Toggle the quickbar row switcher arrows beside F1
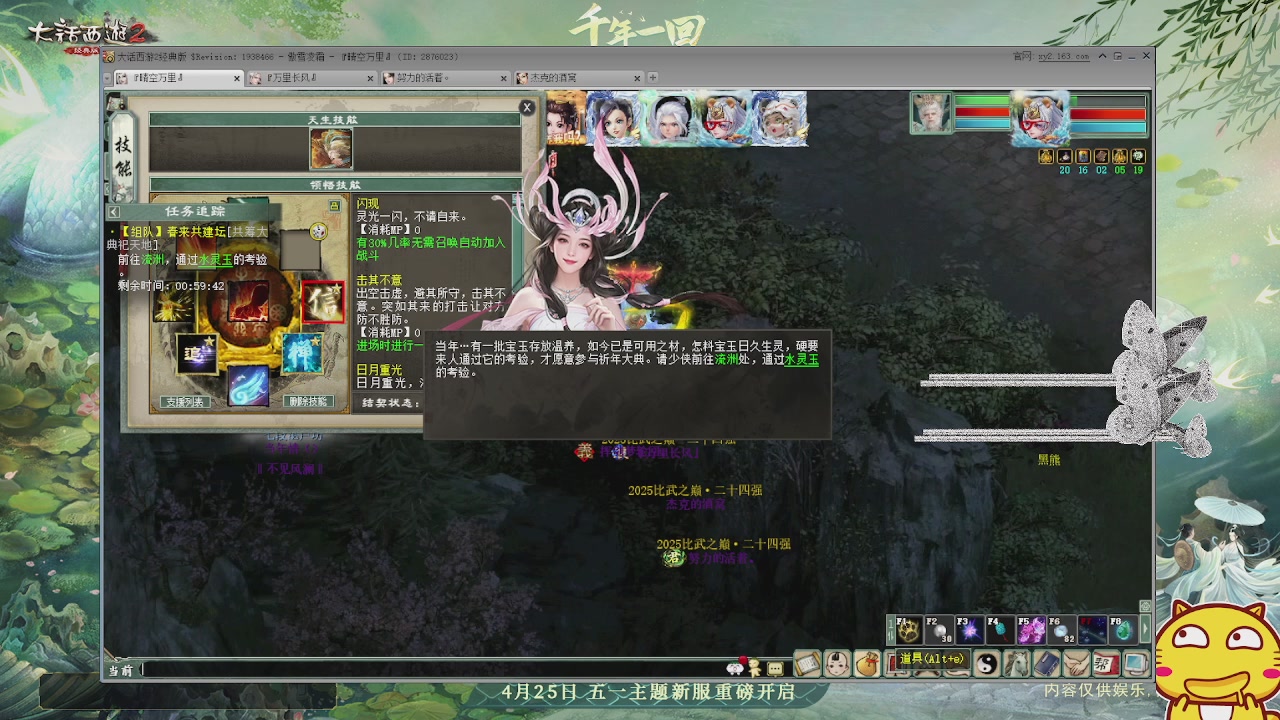Image resolution: width=1280 pixels, height=720 pixels. [890, 628]
